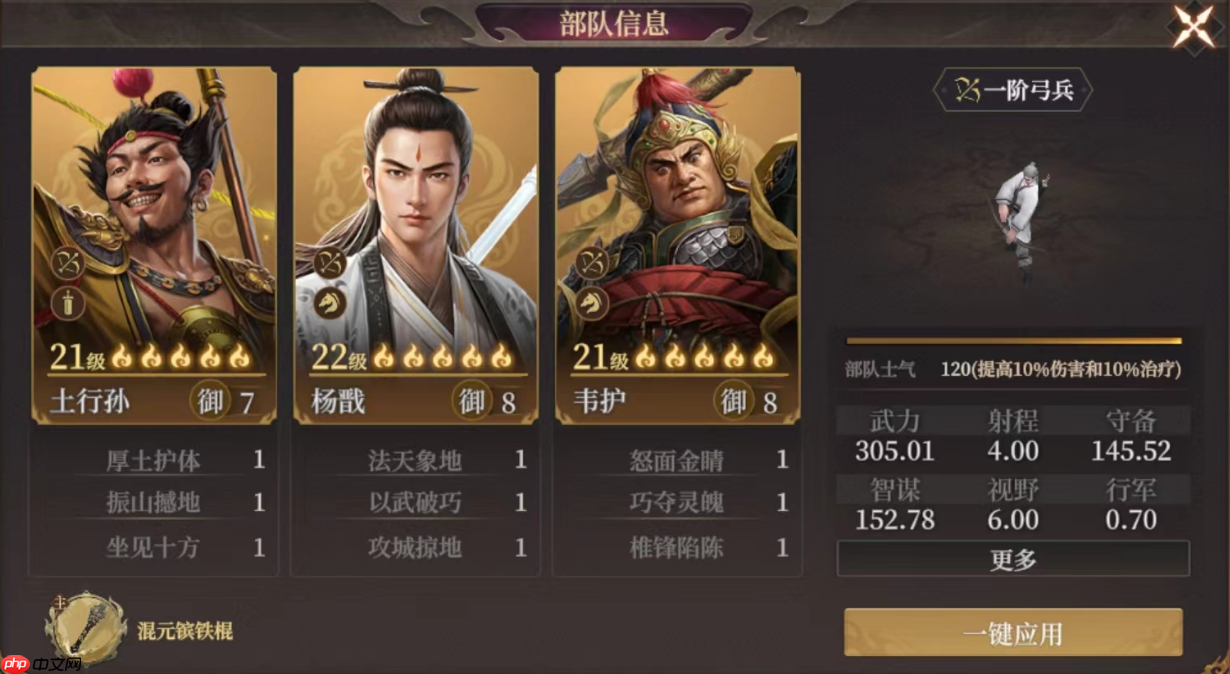Select the 杨戬 hero card
This screenshot has height=674, width=1230.
click(415, 245)
